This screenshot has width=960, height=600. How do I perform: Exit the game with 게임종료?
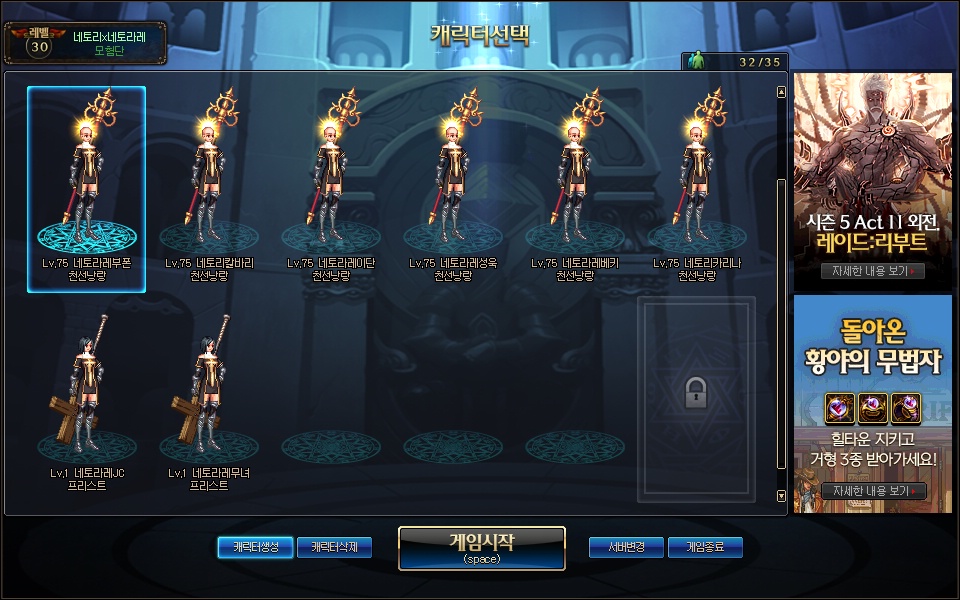[x=706, y=547]
